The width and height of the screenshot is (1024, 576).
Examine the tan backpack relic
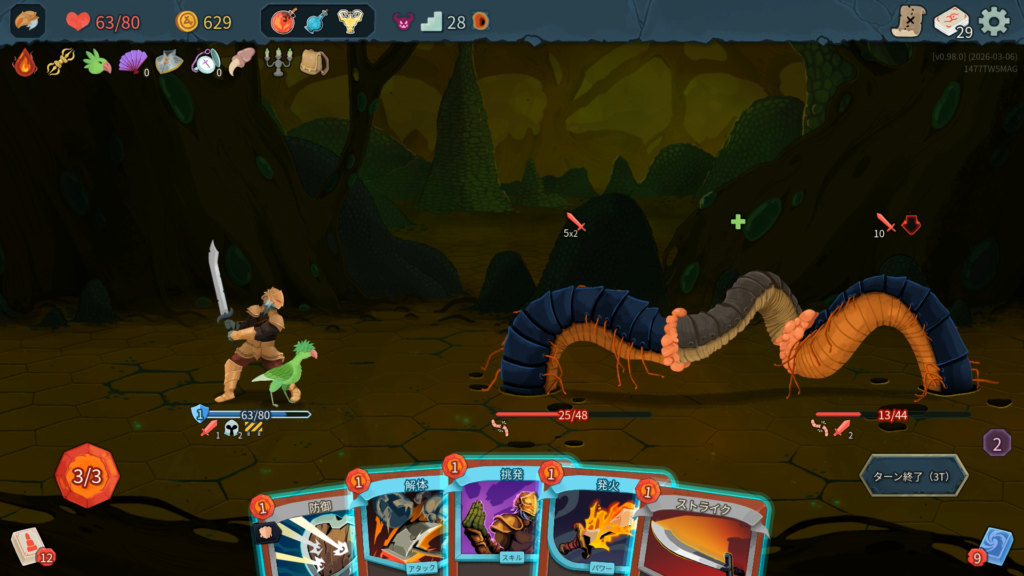[x=313, y=63]
